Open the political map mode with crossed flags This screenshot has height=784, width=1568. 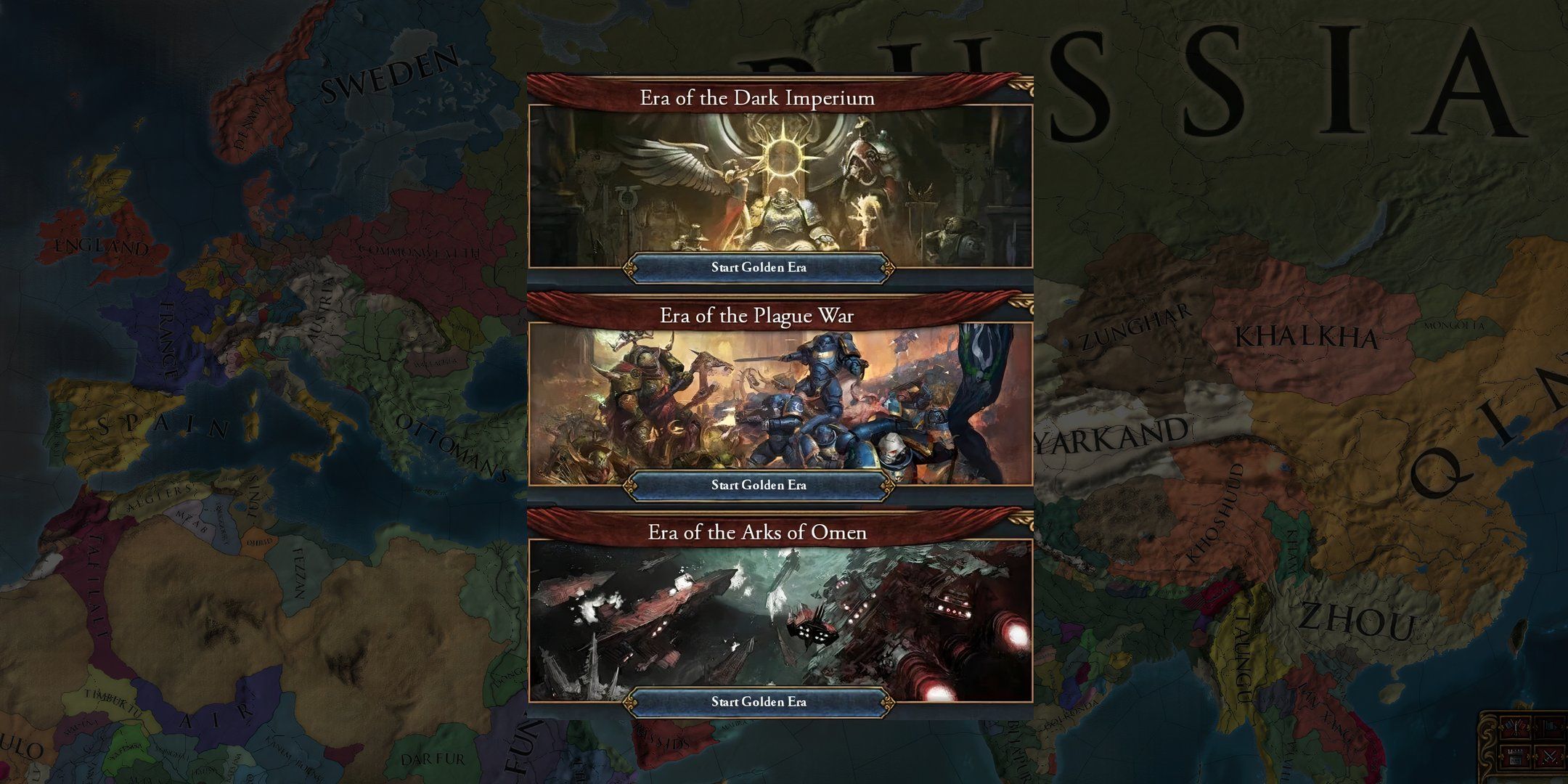point(1515,727)
